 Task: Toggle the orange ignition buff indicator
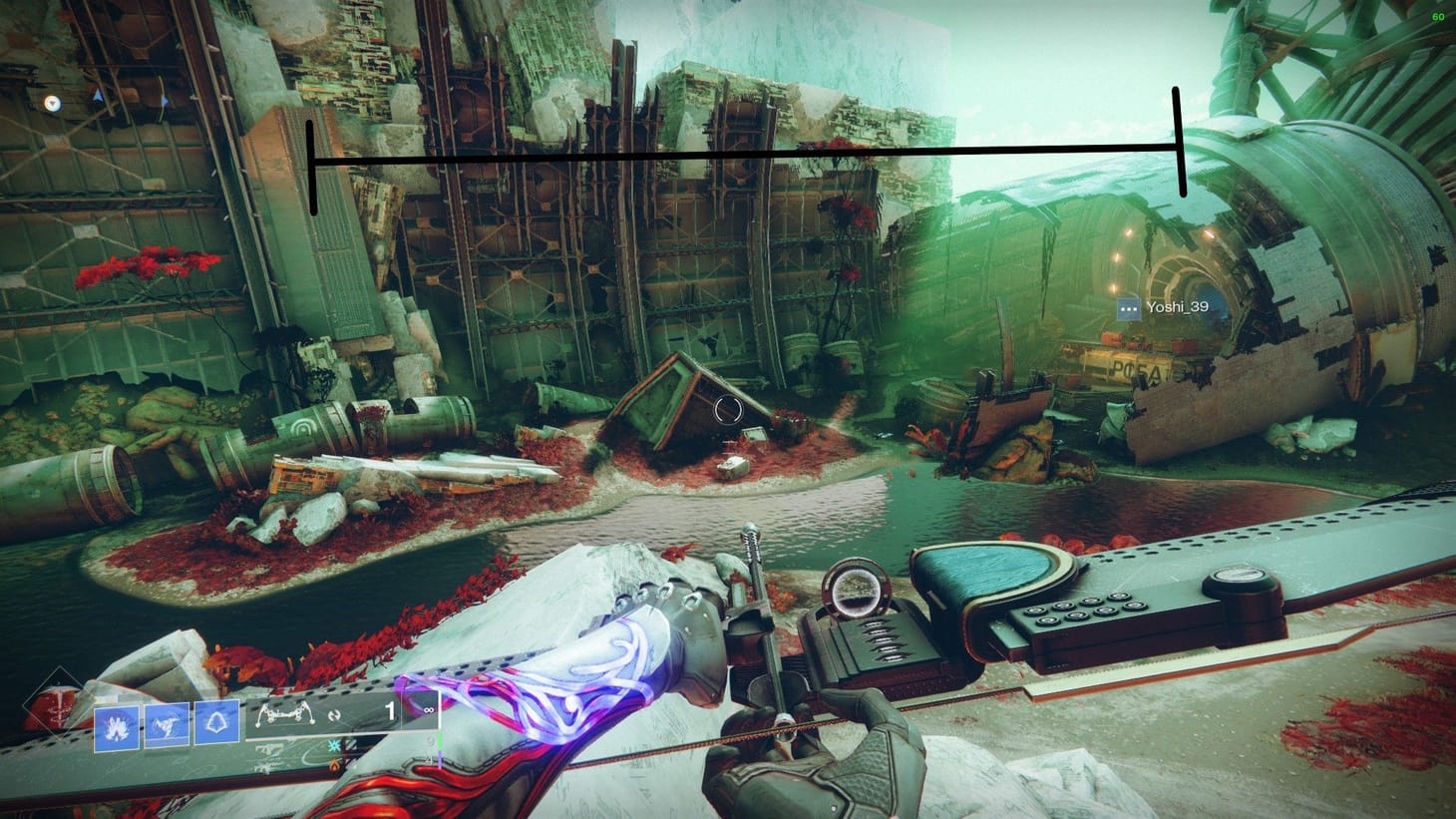pyautogui.click(x=334, y=765)
